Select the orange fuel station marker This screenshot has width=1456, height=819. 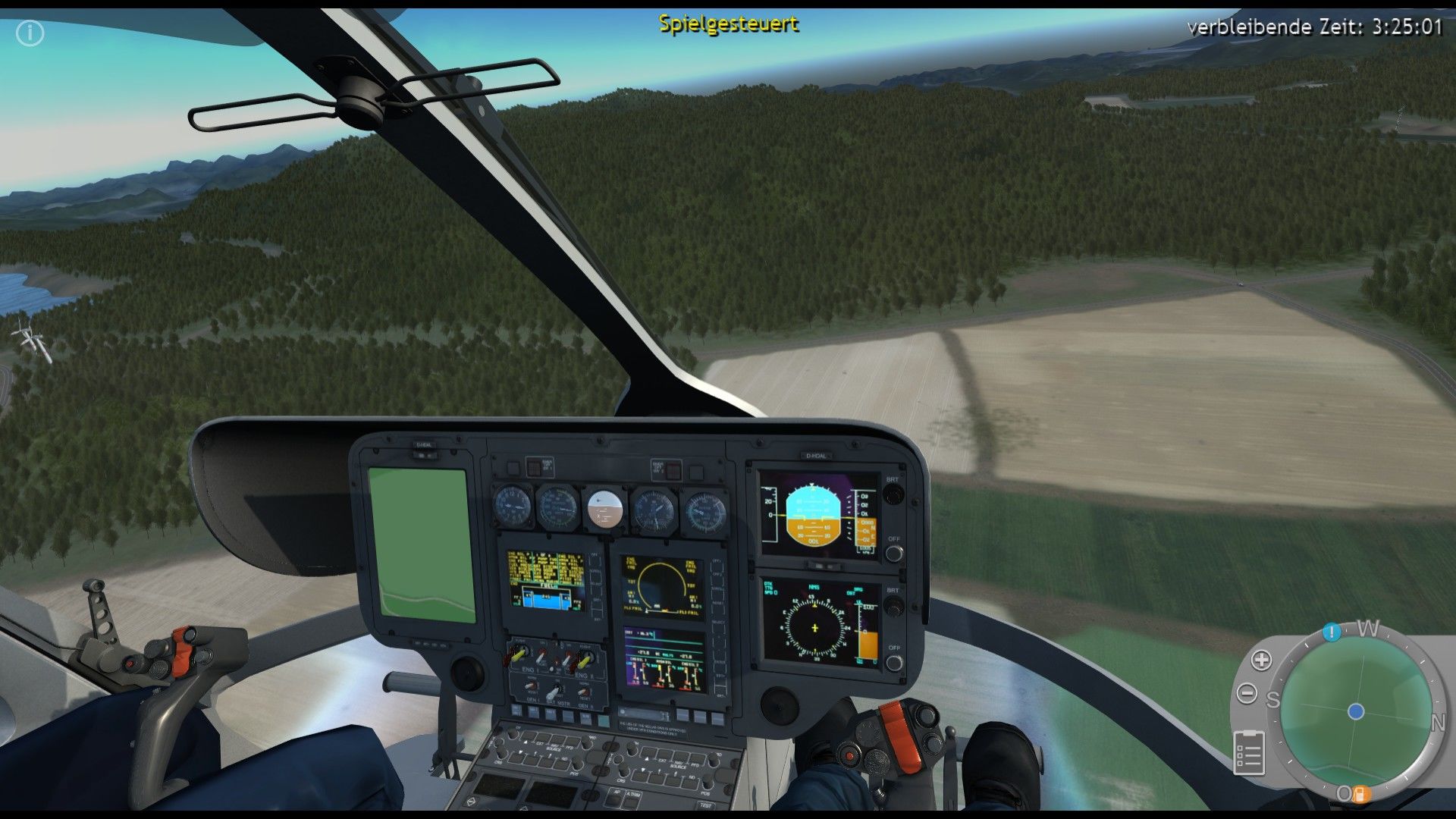click(1359, 794)
